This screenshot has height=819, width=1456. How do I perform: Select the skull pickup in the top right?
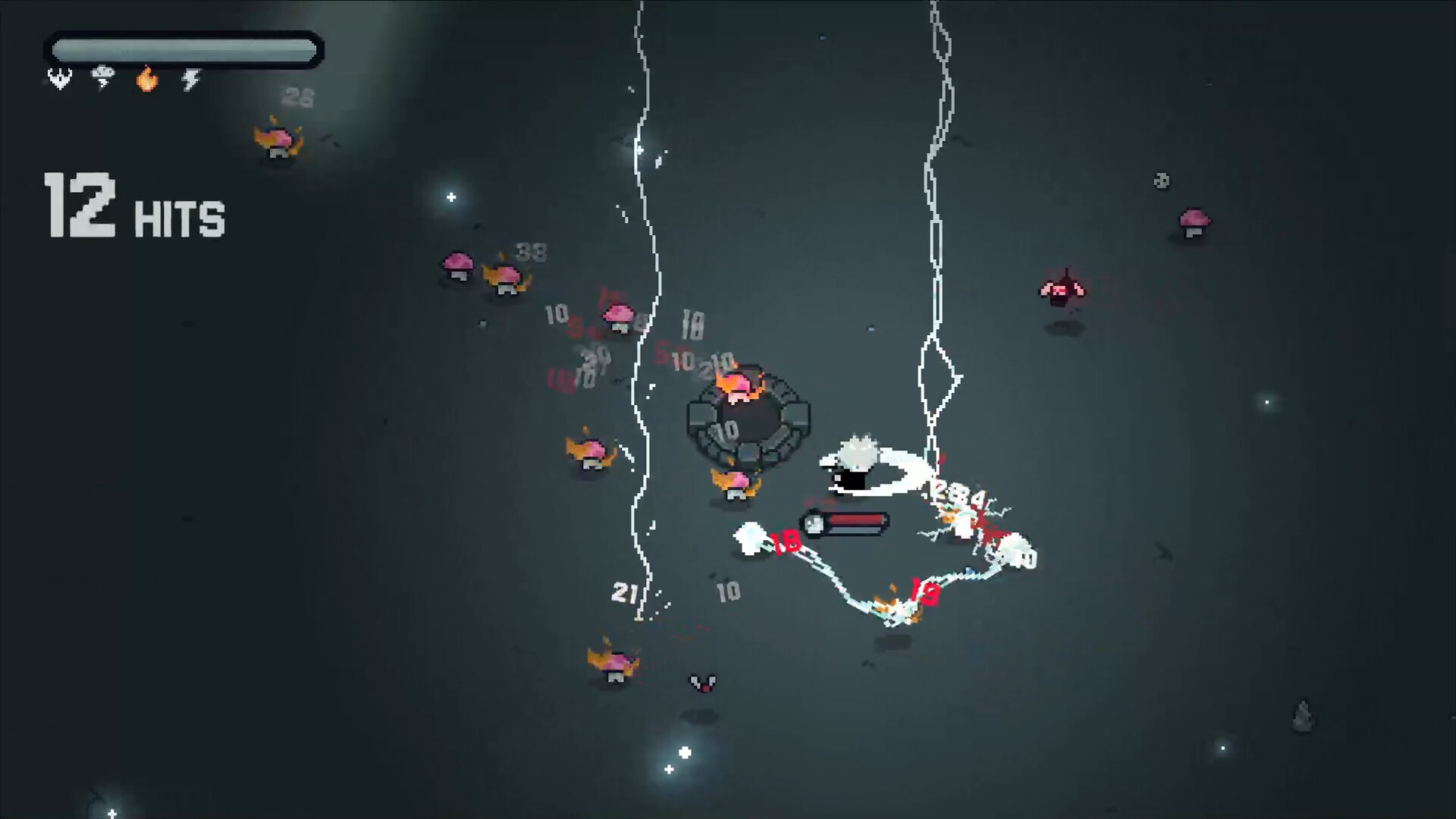pyautogui.click(x=1160, y=181)
